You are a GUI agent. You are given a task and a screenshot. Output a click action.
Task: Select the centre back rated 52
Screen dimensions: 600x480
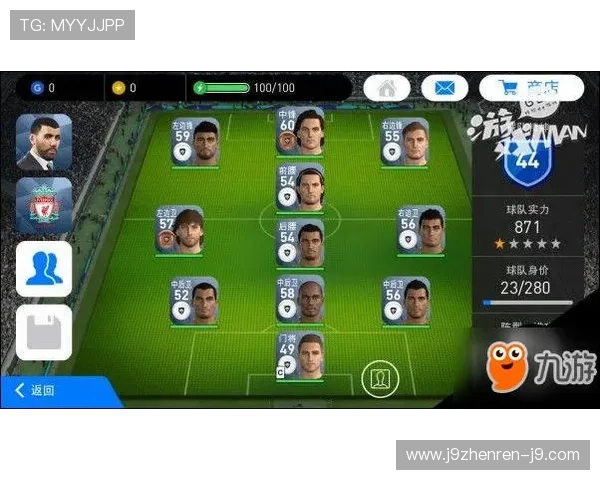(195, 300)
